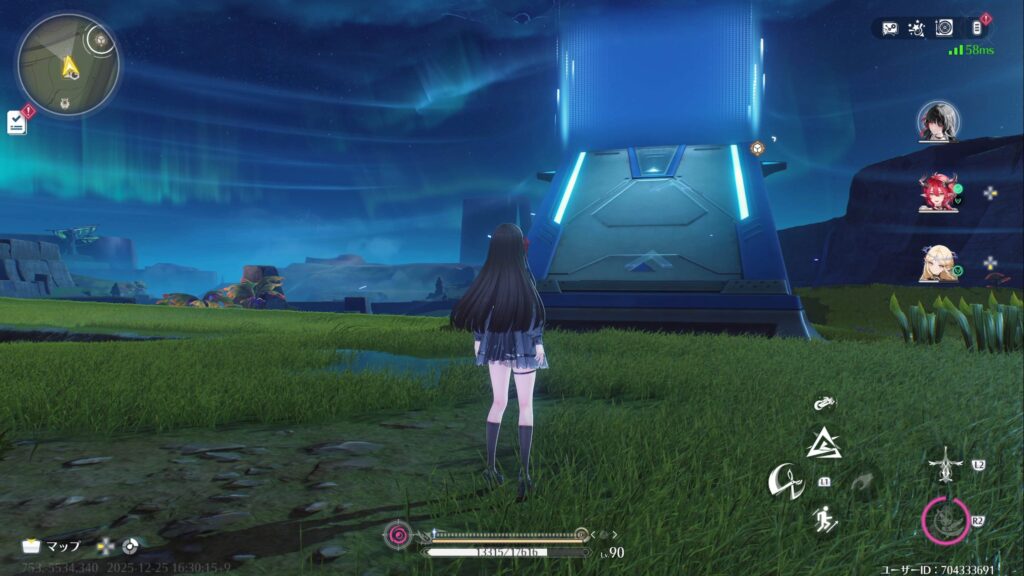Switch to the red-haired horned character
Screen dimensions: 1024x576
point(936,193)
